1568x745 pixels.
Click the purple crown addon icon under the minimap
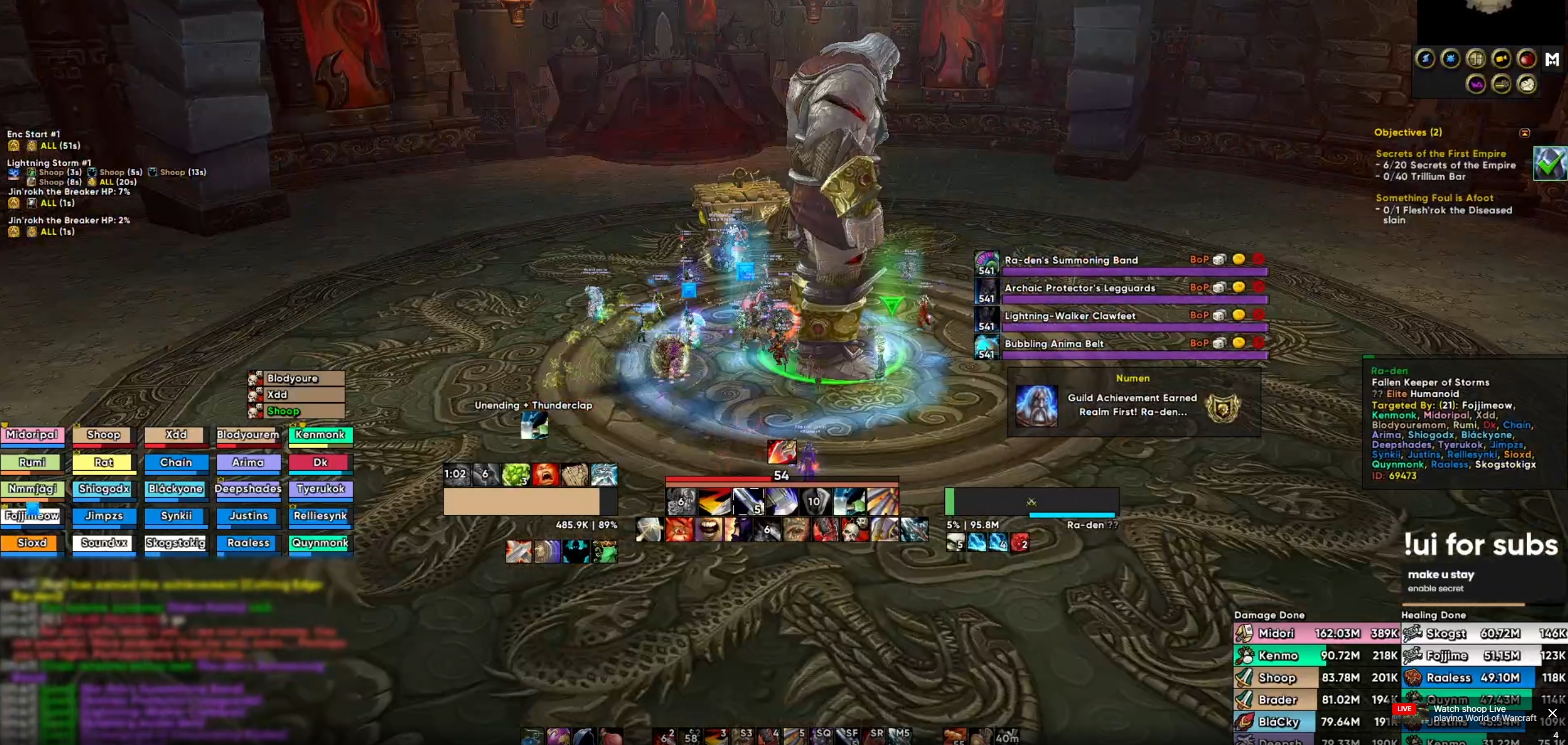pyautogui.click(x=1477, y=84)
